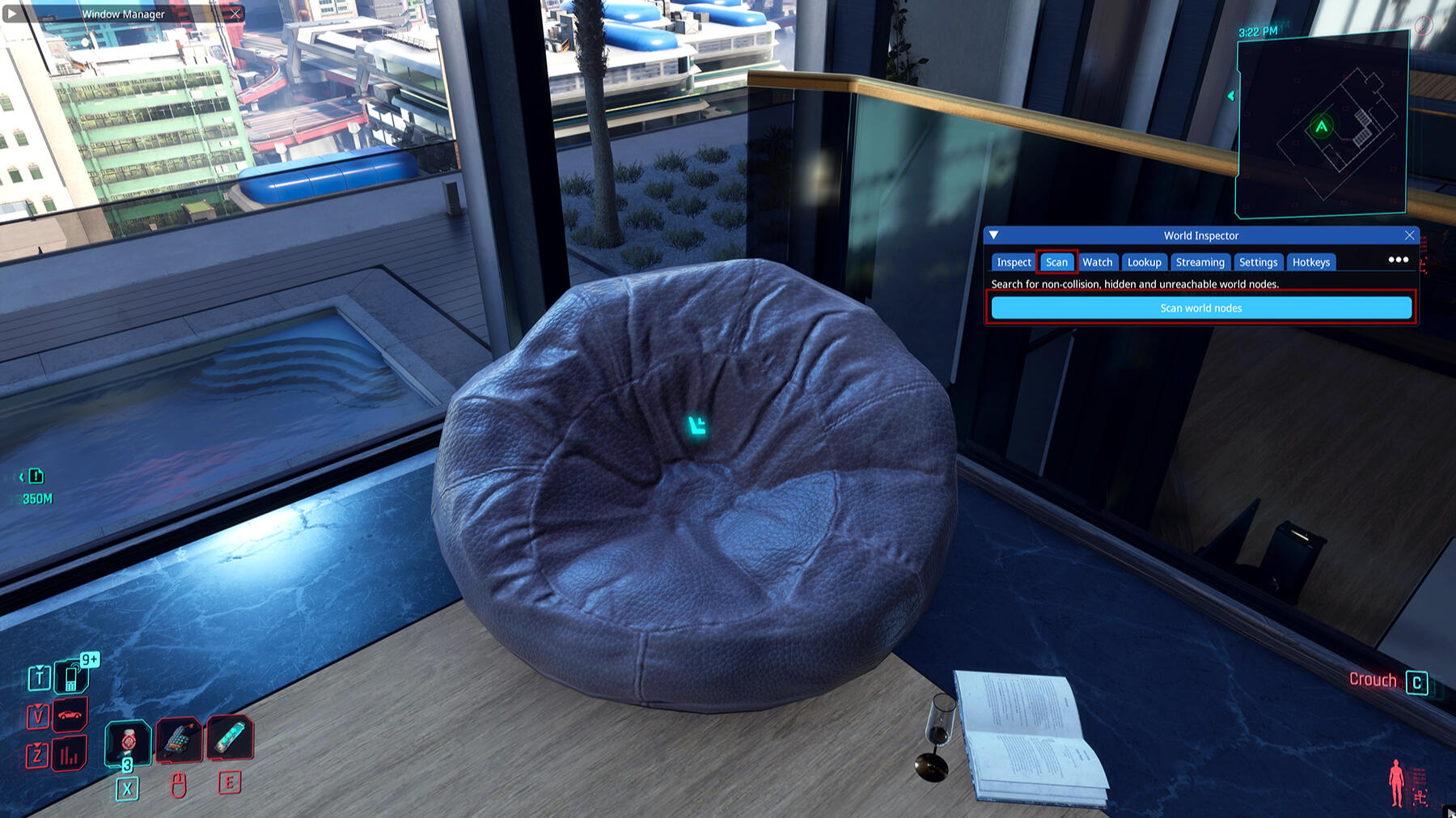The width and height of the screenshot is (1456, 818).
Task: Select the red car vehicle icon
Action: (70, 715)
